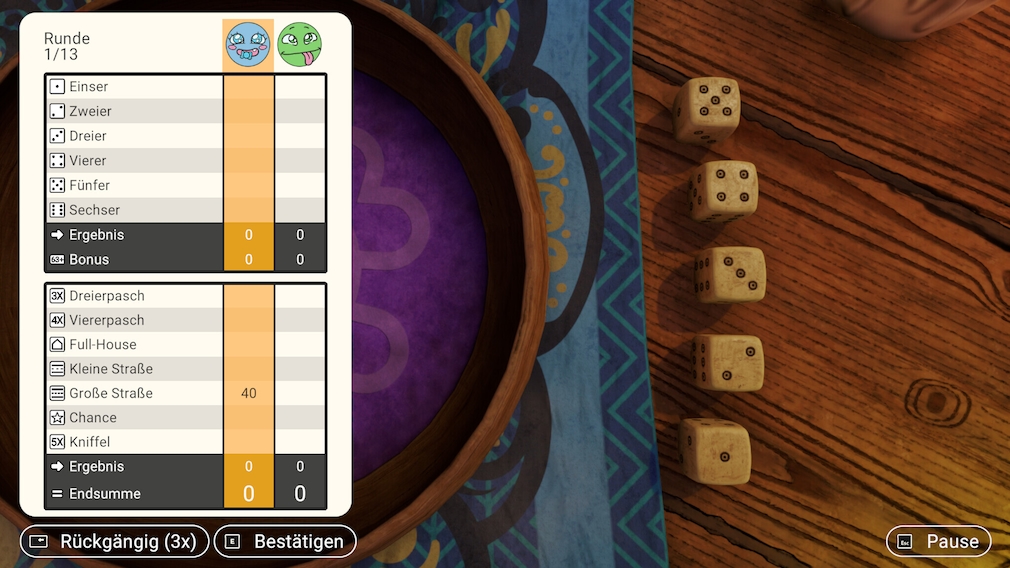
Task: Click the Rückgängig (3x) undo button
Action: pos(115,541)
